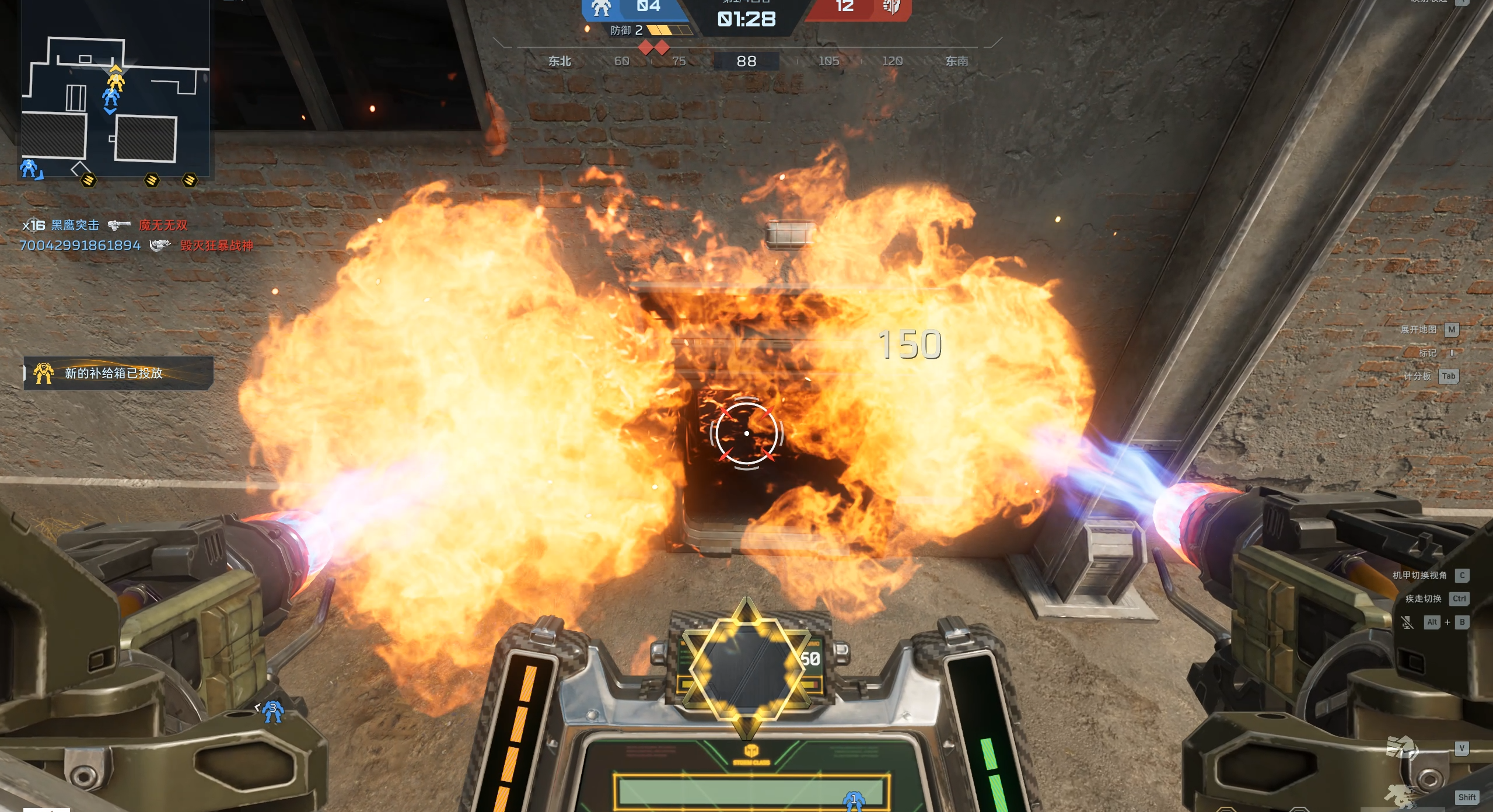Screen dimensions: 1493x812
Task: Toggle the muted microphone icon
Action: pyautogui.click(x=1407, y=622)
